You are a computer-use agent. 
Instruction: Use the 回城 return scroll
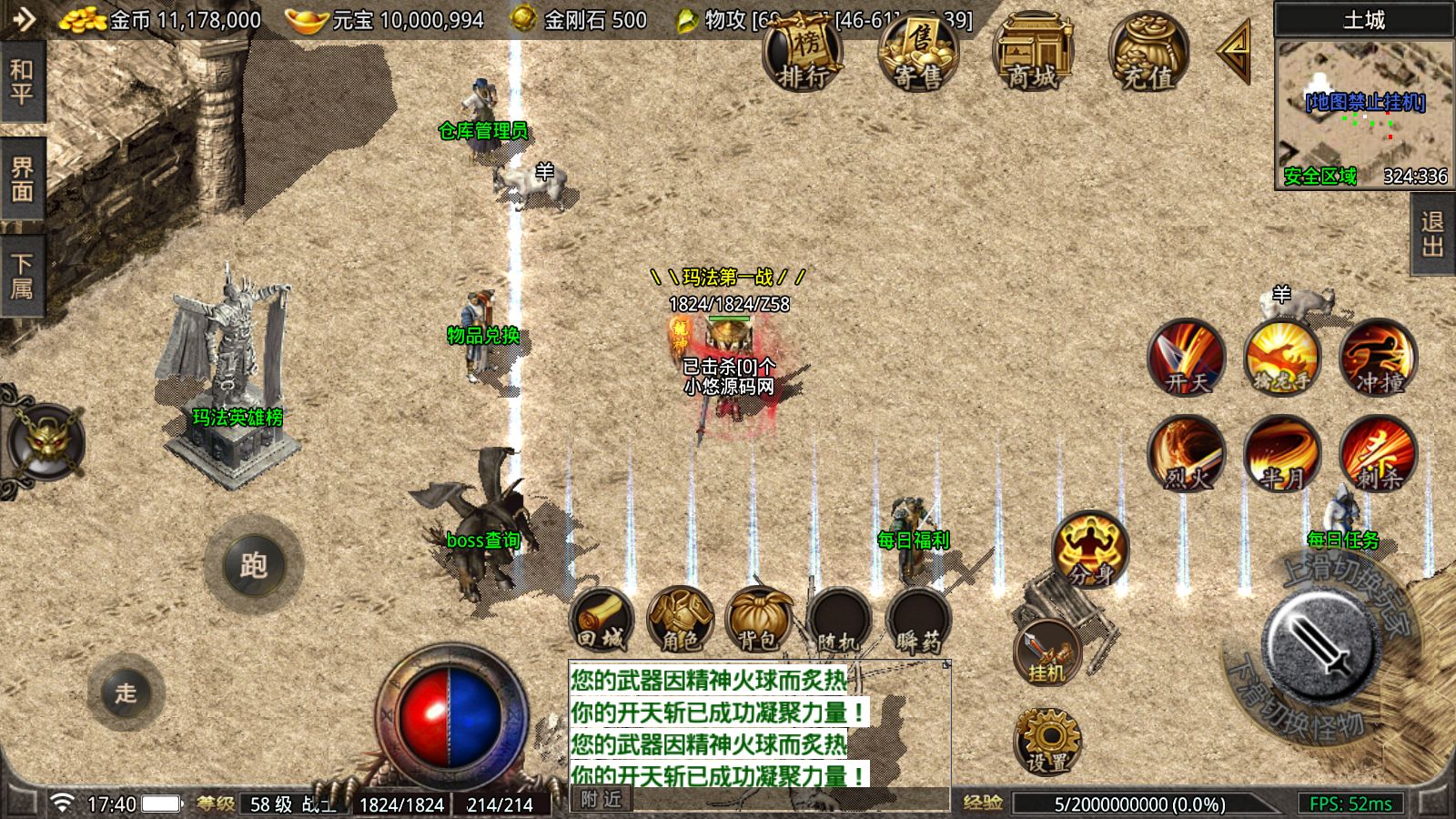pos(602,621)
